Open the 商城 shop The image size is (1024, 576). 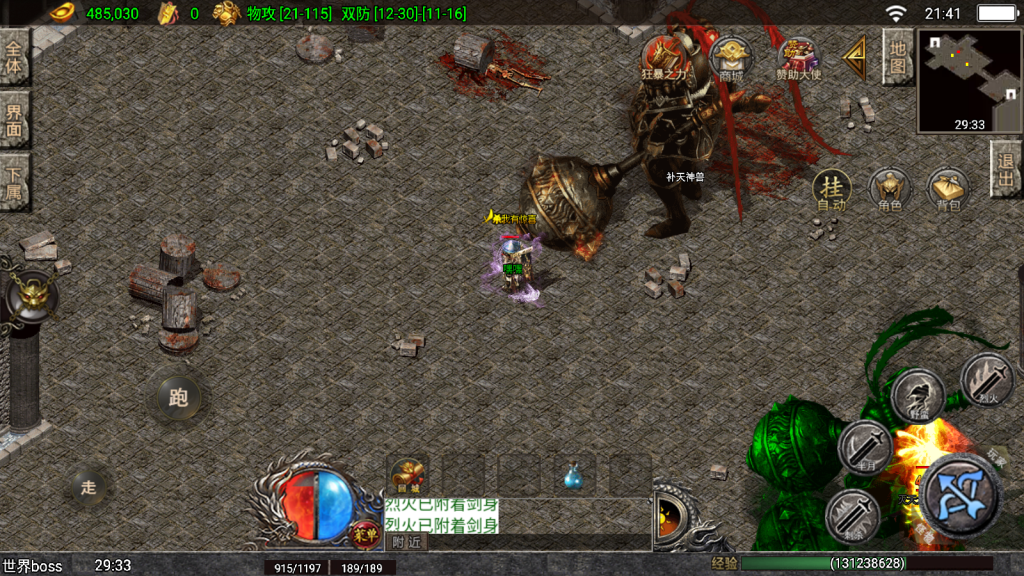pyautogui.click(x=731, y=59)
